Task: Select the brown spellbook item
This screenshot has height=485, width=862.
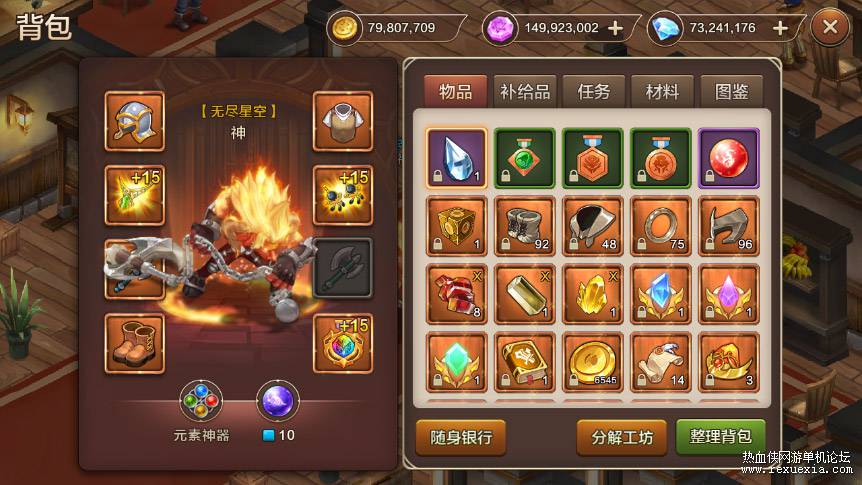Action: click(524, 362)
